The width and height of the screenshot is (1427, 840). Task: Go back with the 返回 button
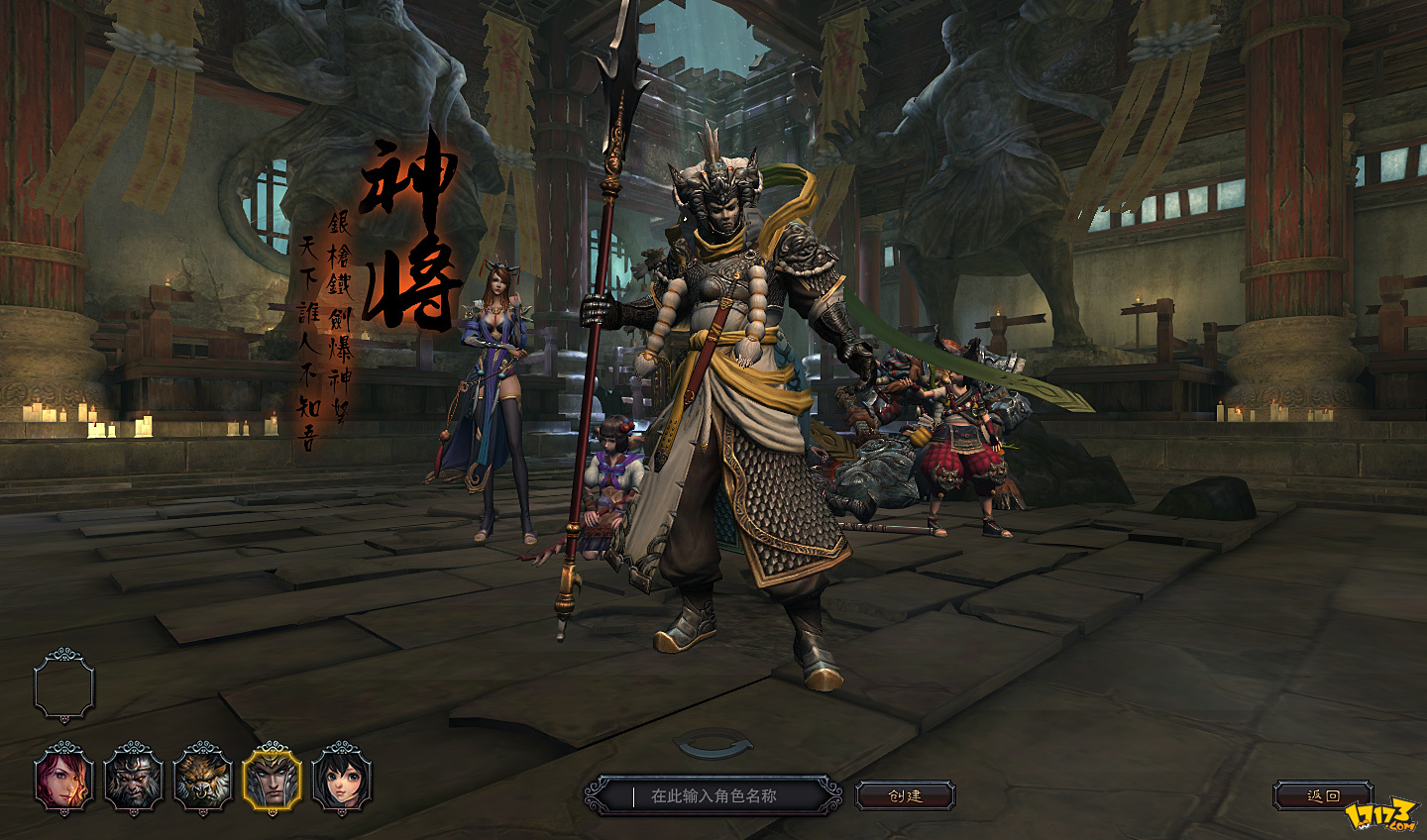[1322, 795]
